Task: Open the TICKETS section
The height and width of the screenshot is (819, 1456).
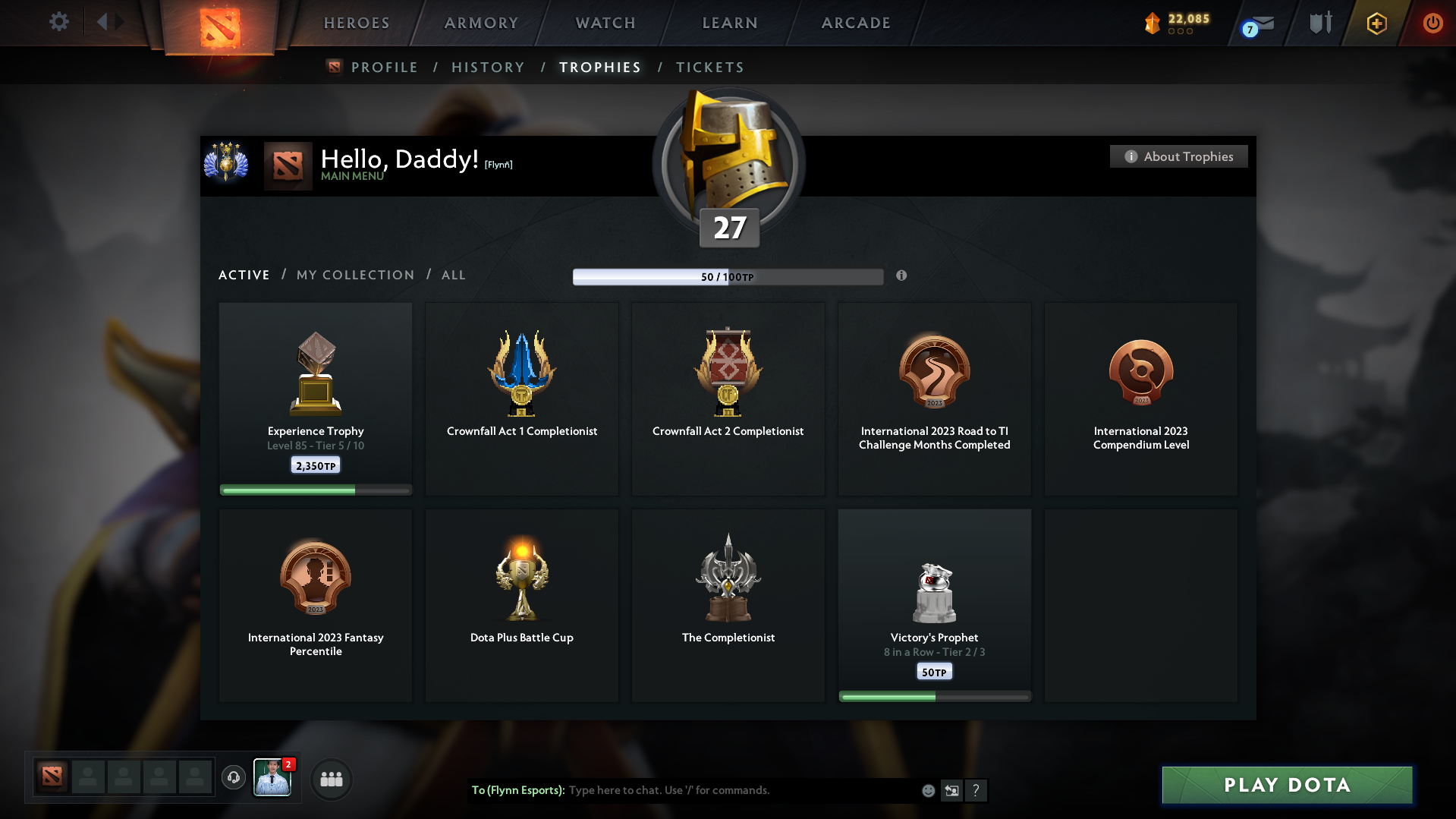Action: tap(709, 67)
